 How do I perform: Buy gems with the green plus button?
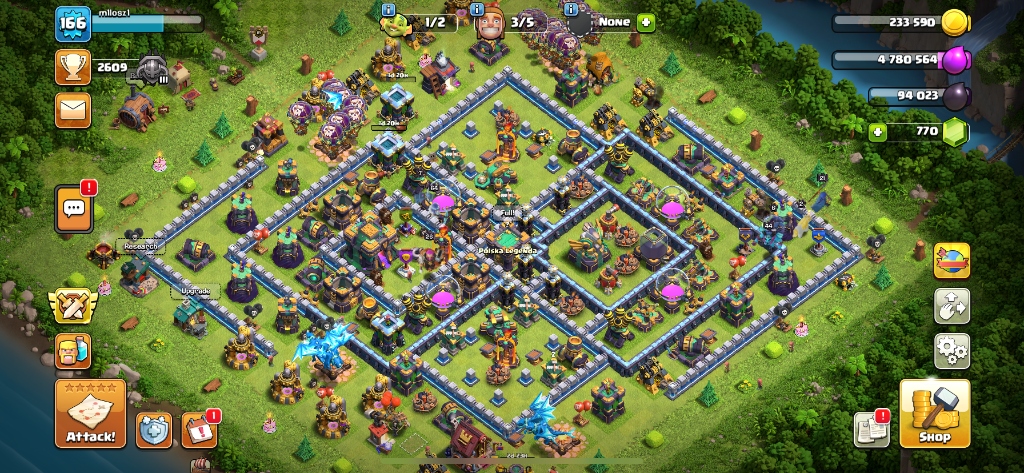(x=878, y=131)
